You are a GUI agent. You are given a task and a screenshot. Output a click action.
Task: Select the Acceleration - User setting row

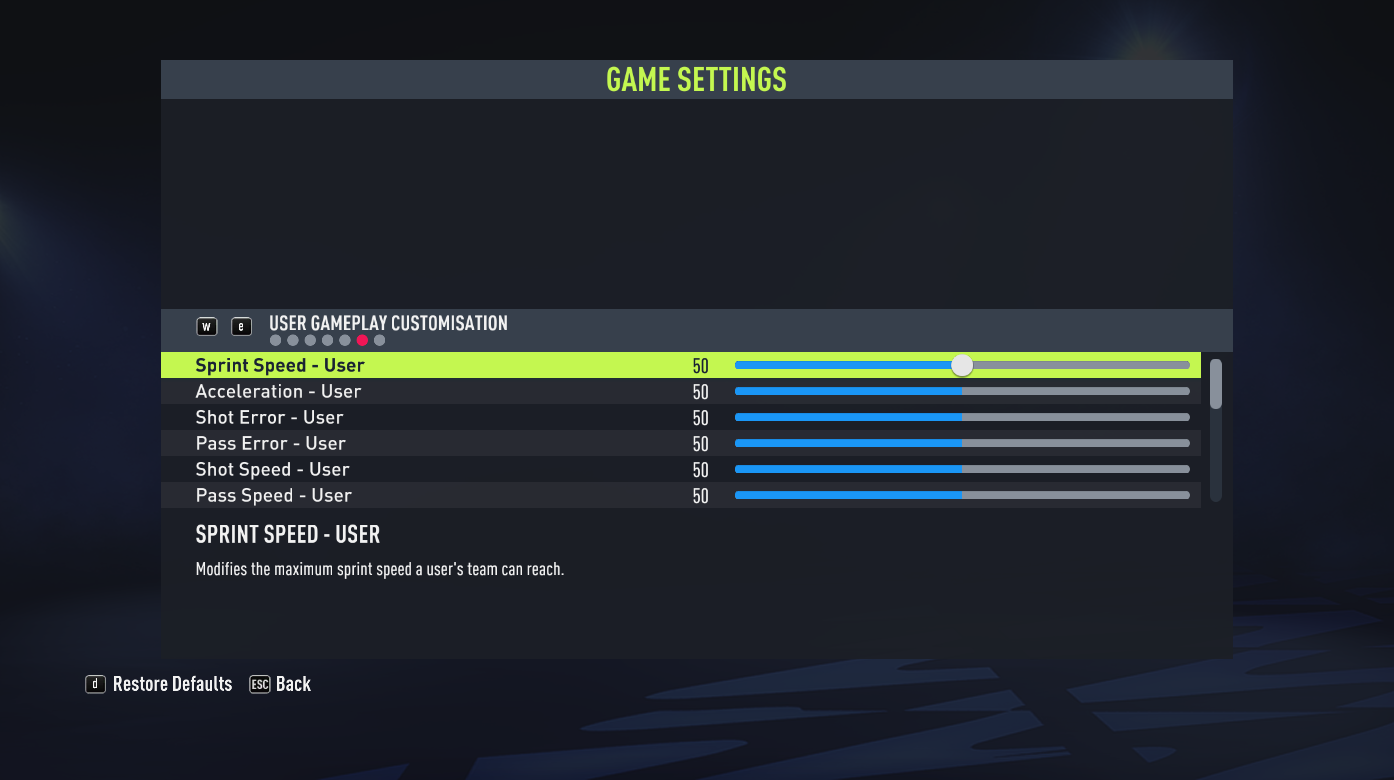[x=400, y=391]
